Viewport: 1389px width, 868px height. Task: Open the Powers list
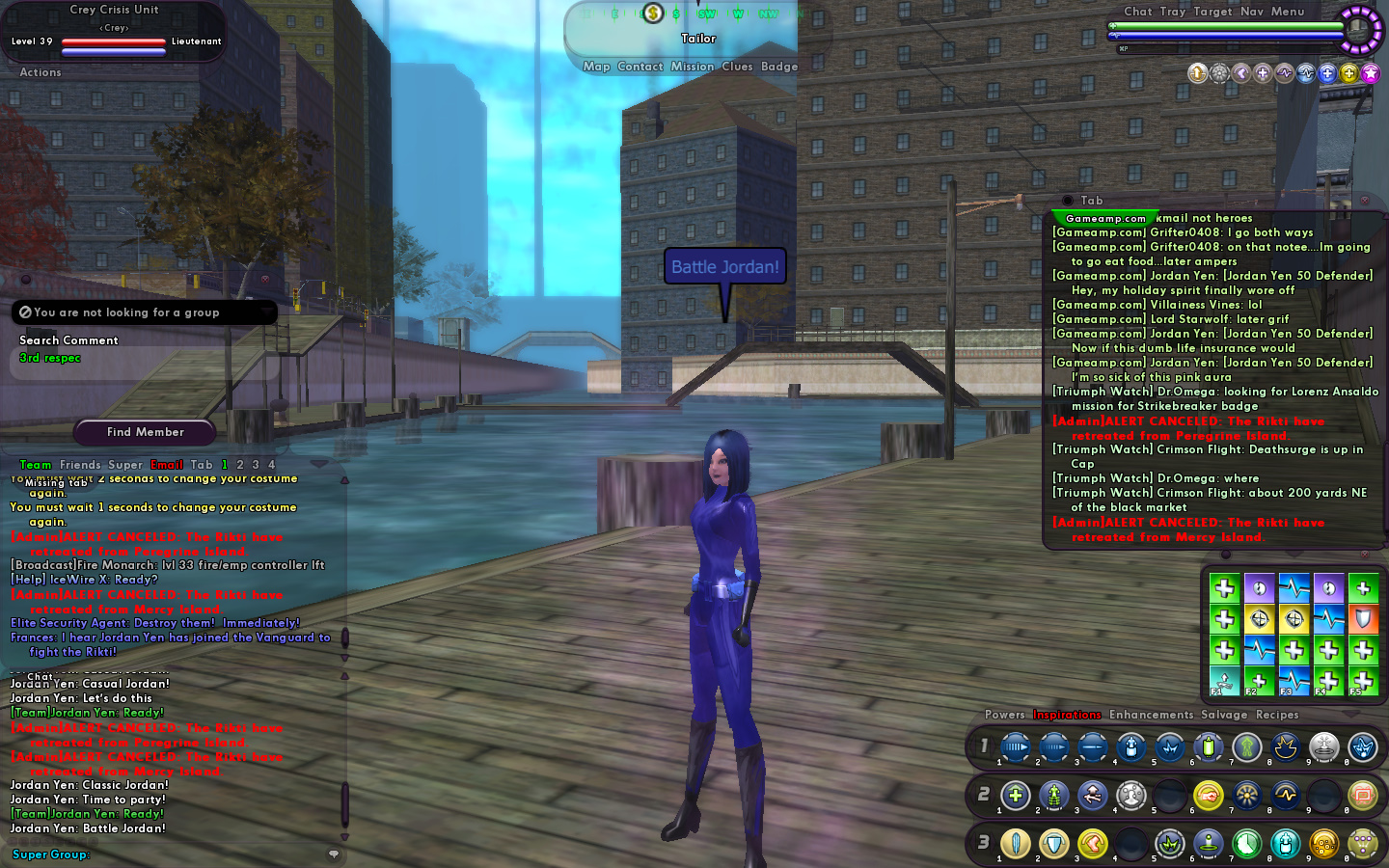tap(1005, 715)
